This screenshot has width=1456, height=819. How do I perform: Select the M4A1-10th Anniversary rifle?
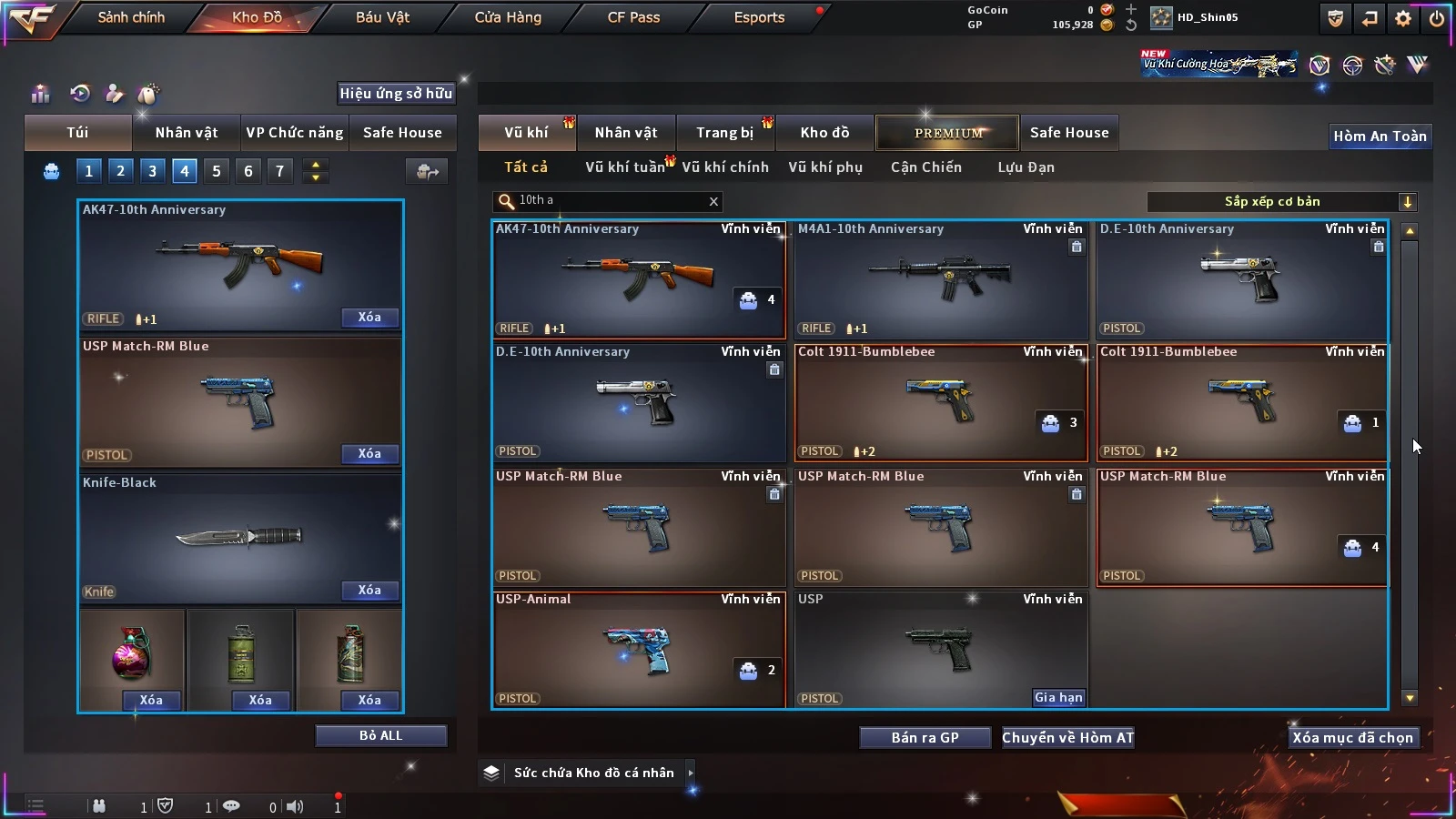click(941, 279)
